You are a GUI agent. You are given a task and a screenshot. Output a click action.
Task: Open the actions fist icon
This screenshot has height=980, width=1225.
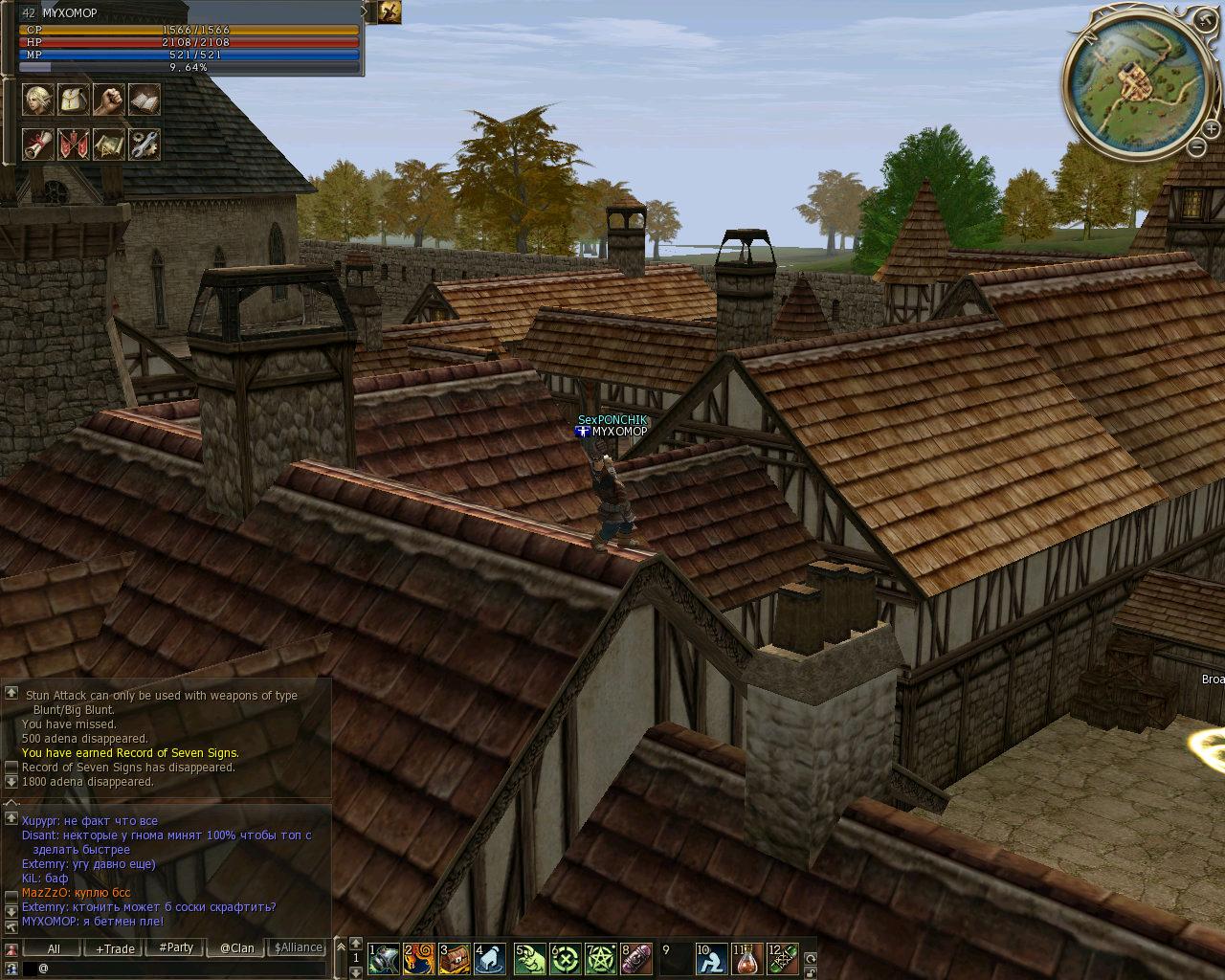pyautogui.click(x=109, y=100)
